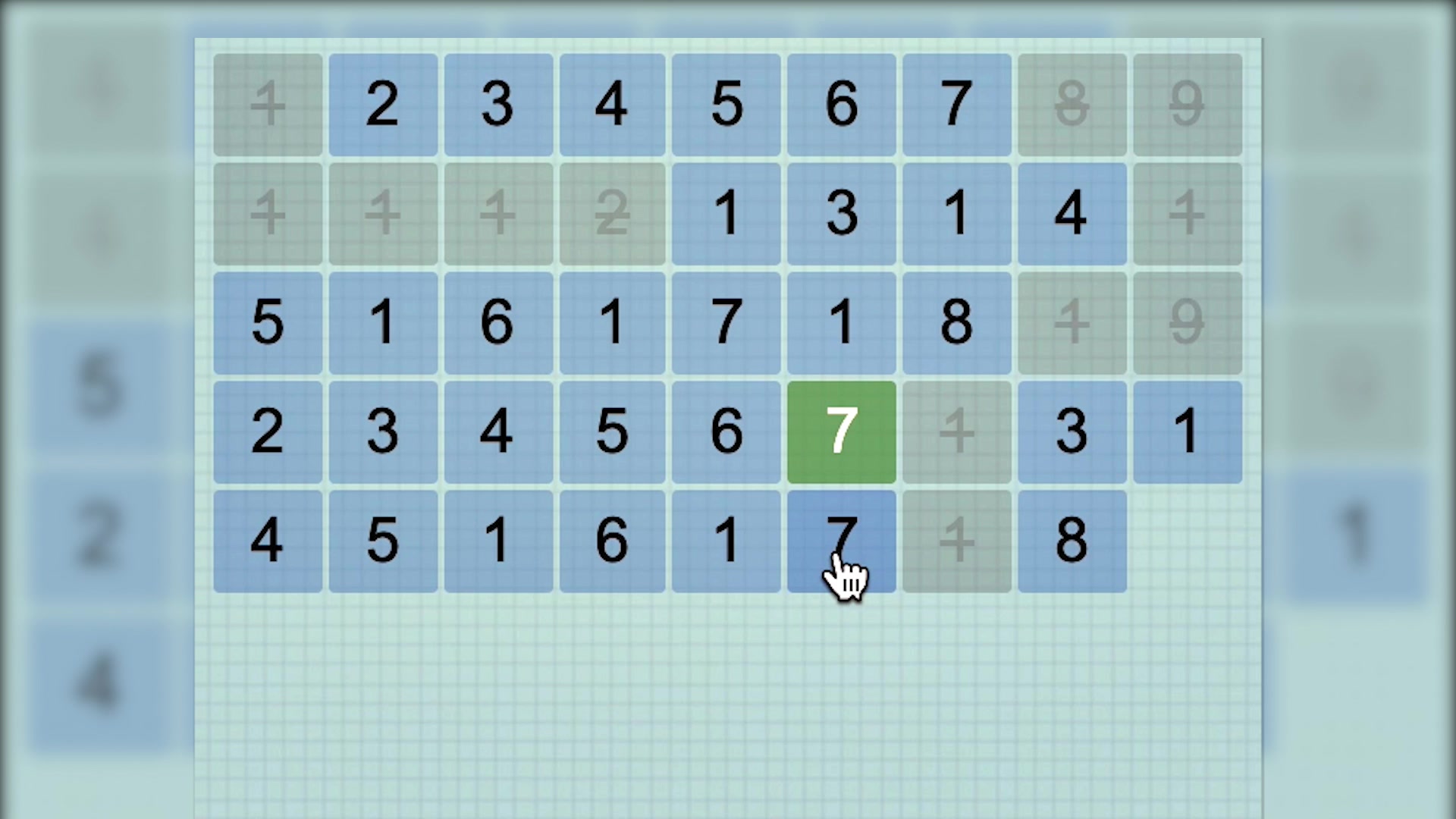Click the 6 tile in the bottom row
Viewport: 1456px width, 819px height.
click(x=612, y=540)
